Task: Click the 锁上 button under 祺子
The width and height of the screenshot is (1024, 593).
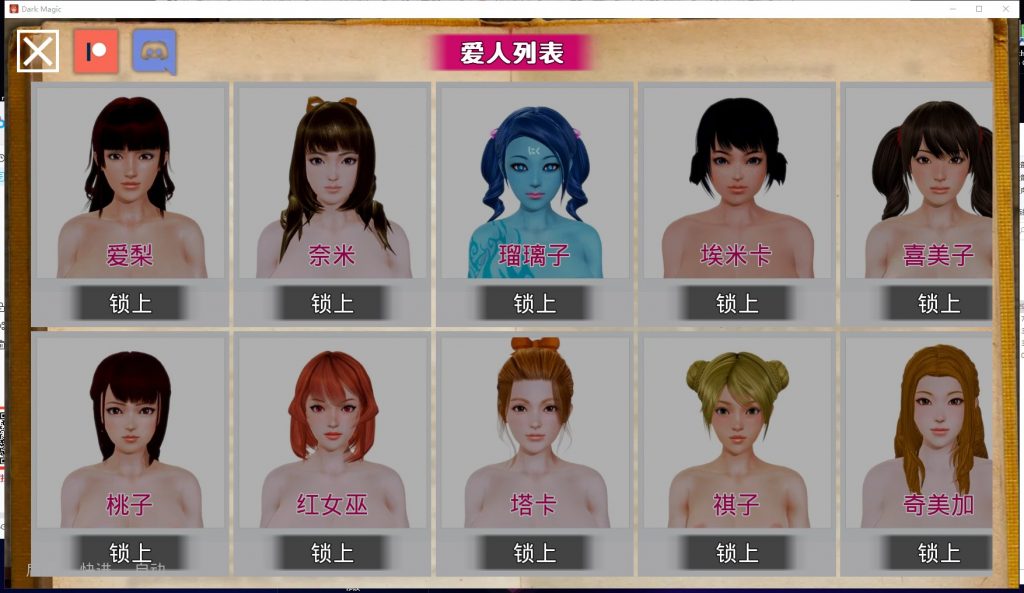Action: click(736, 553)
